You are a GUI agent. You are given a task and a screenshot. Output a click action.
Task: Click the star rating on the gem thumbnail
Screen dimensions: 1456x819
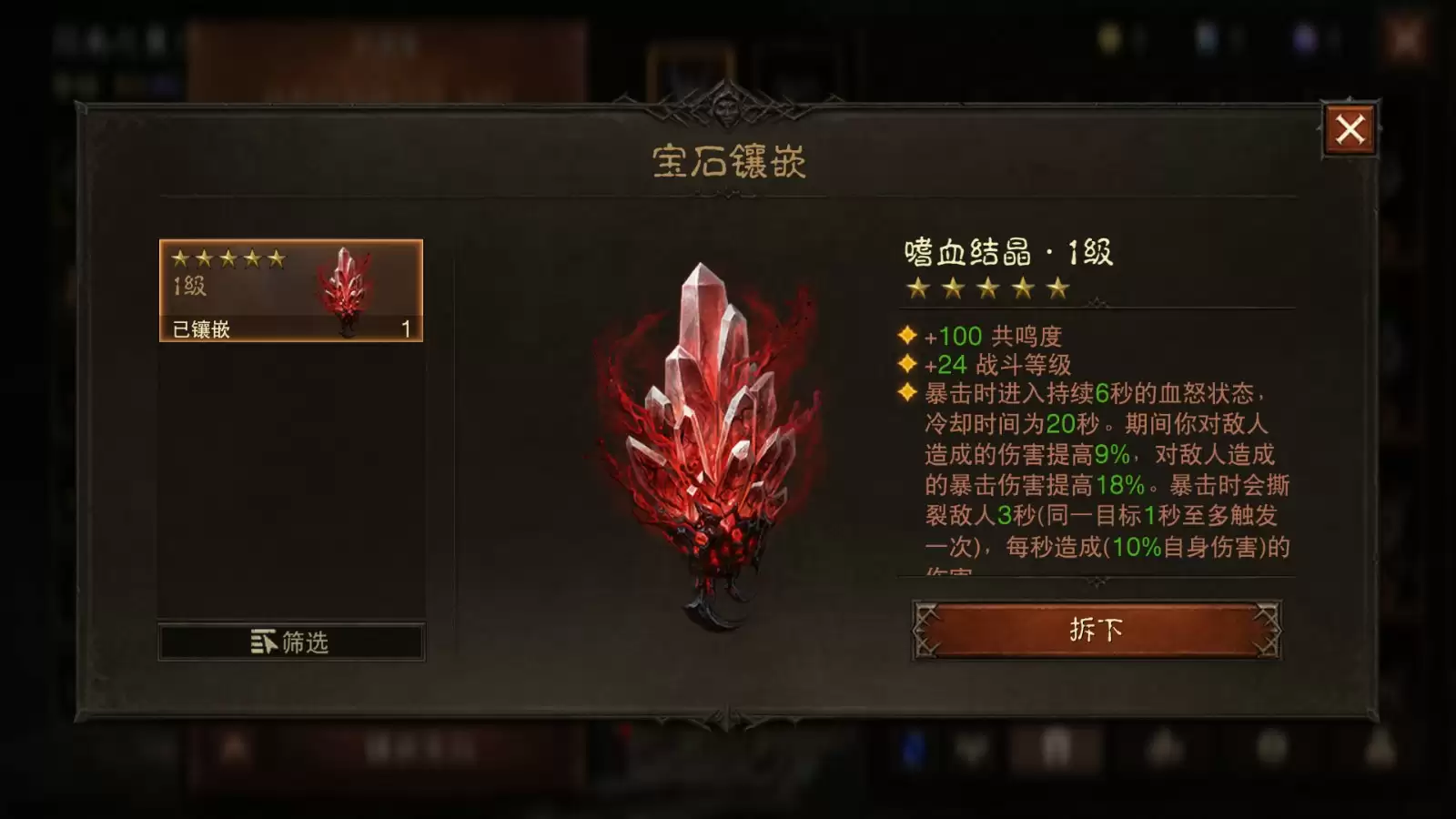228,258
